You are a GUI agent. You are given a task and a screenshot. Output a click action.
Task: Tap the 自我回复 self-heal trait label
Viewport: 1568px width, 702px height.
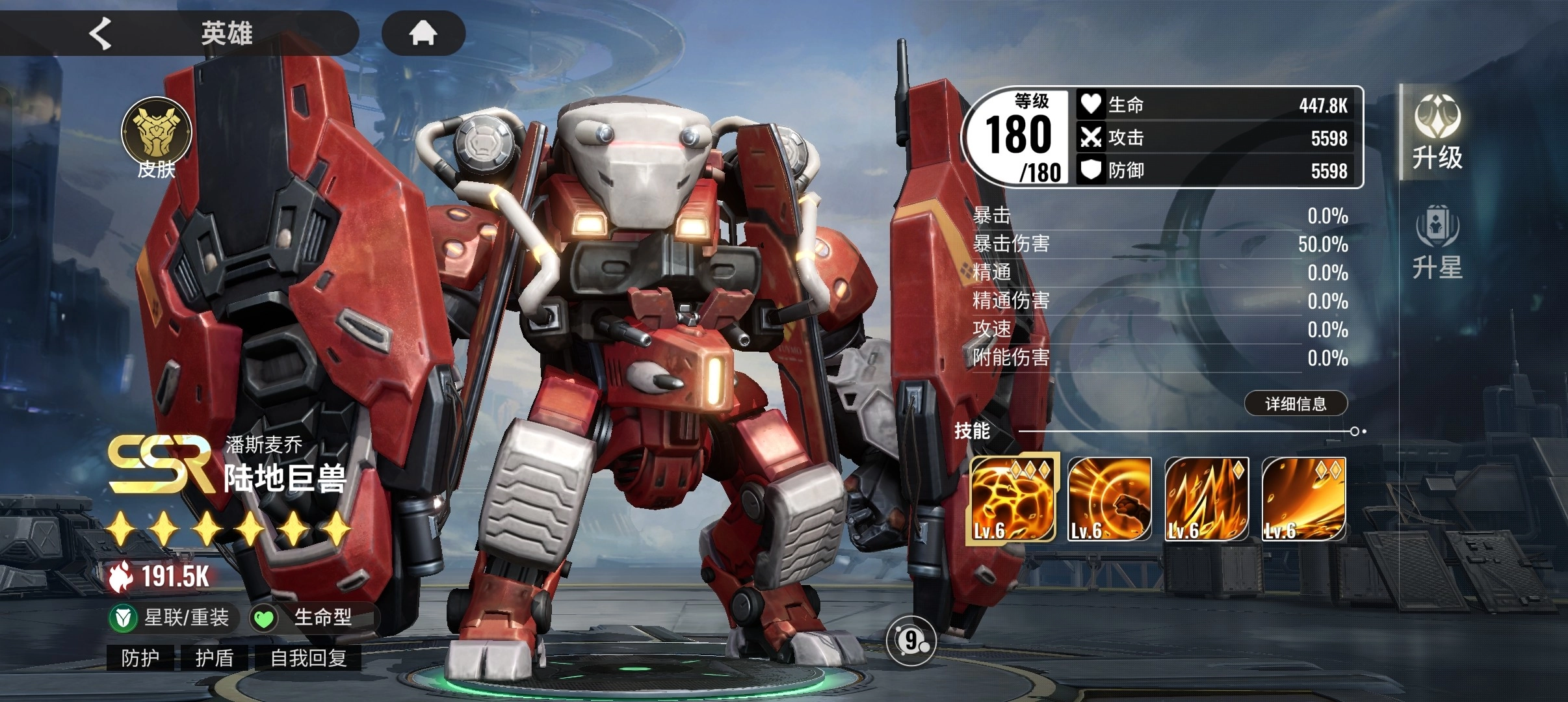[x=308, y=658]
